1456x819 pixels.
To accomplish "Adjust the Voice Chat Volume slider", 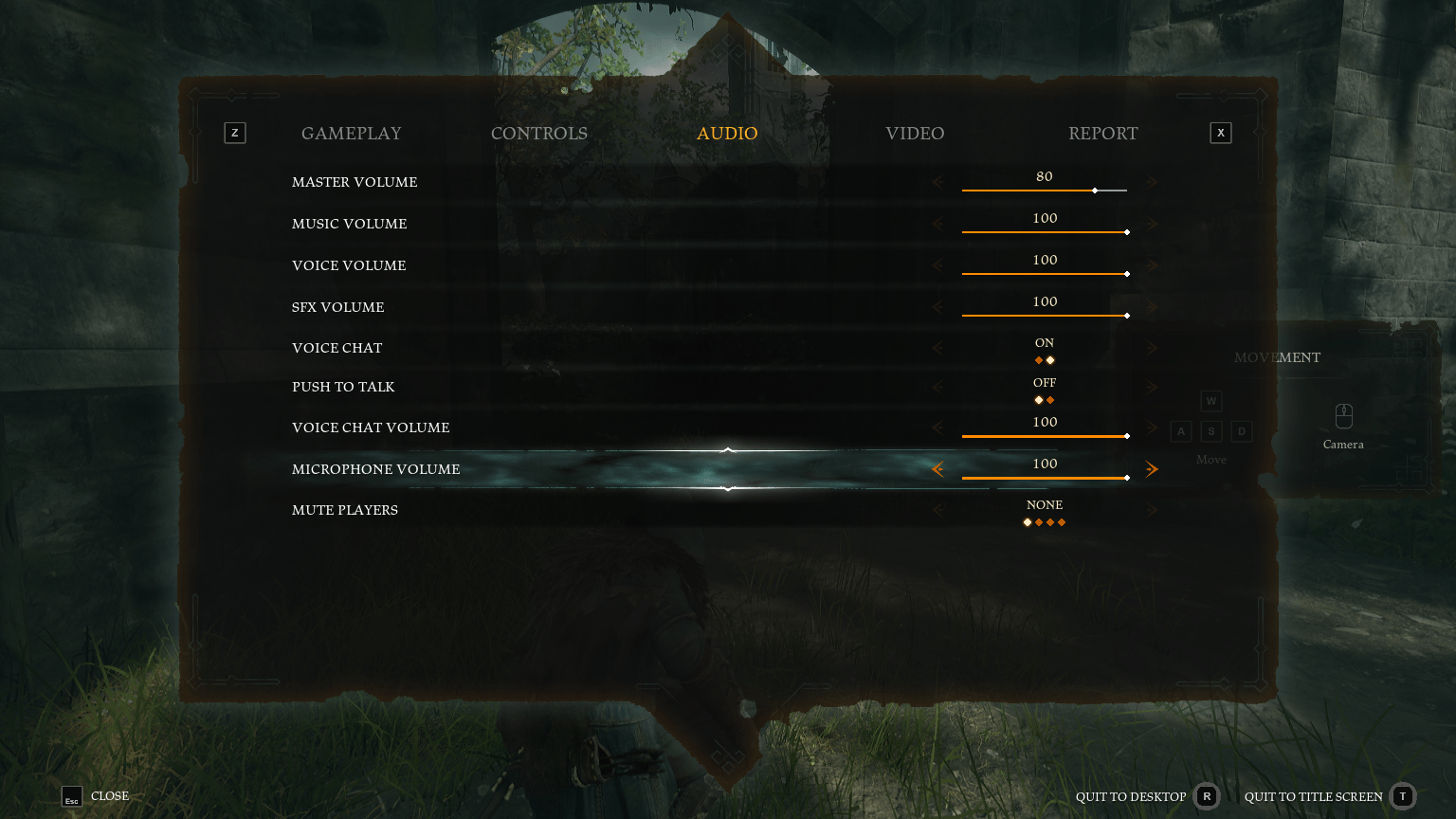I will click(x=1045, y=436).
